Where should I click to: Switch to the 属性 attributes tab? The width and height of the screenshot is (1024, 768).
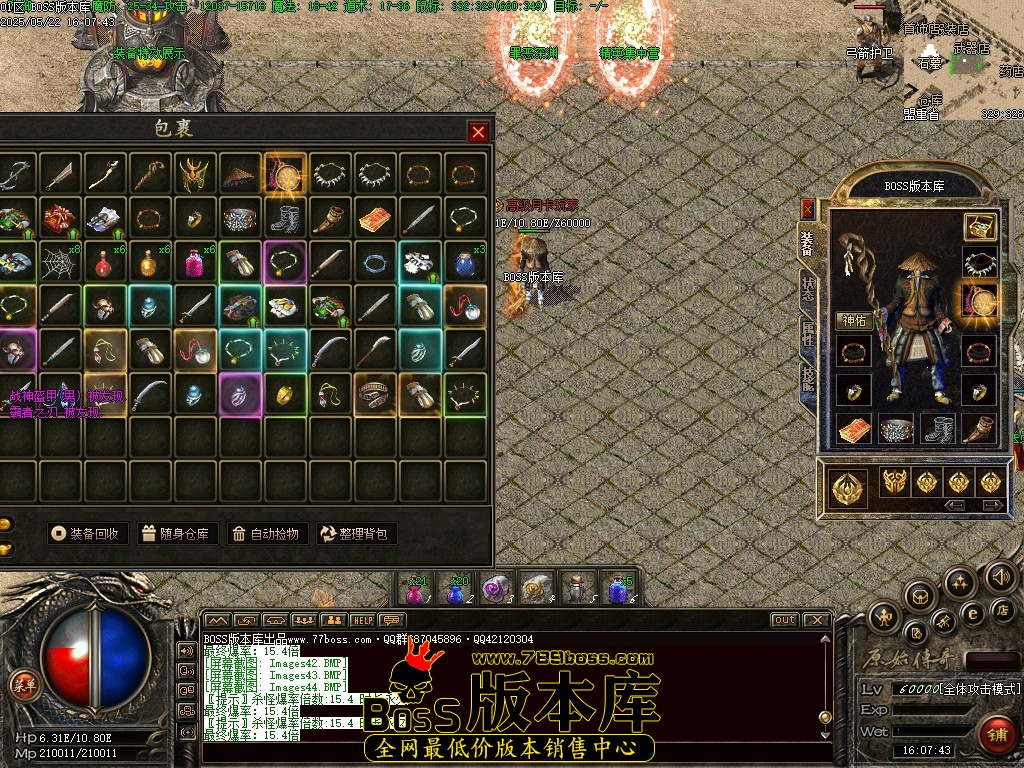tap(807, 333)
